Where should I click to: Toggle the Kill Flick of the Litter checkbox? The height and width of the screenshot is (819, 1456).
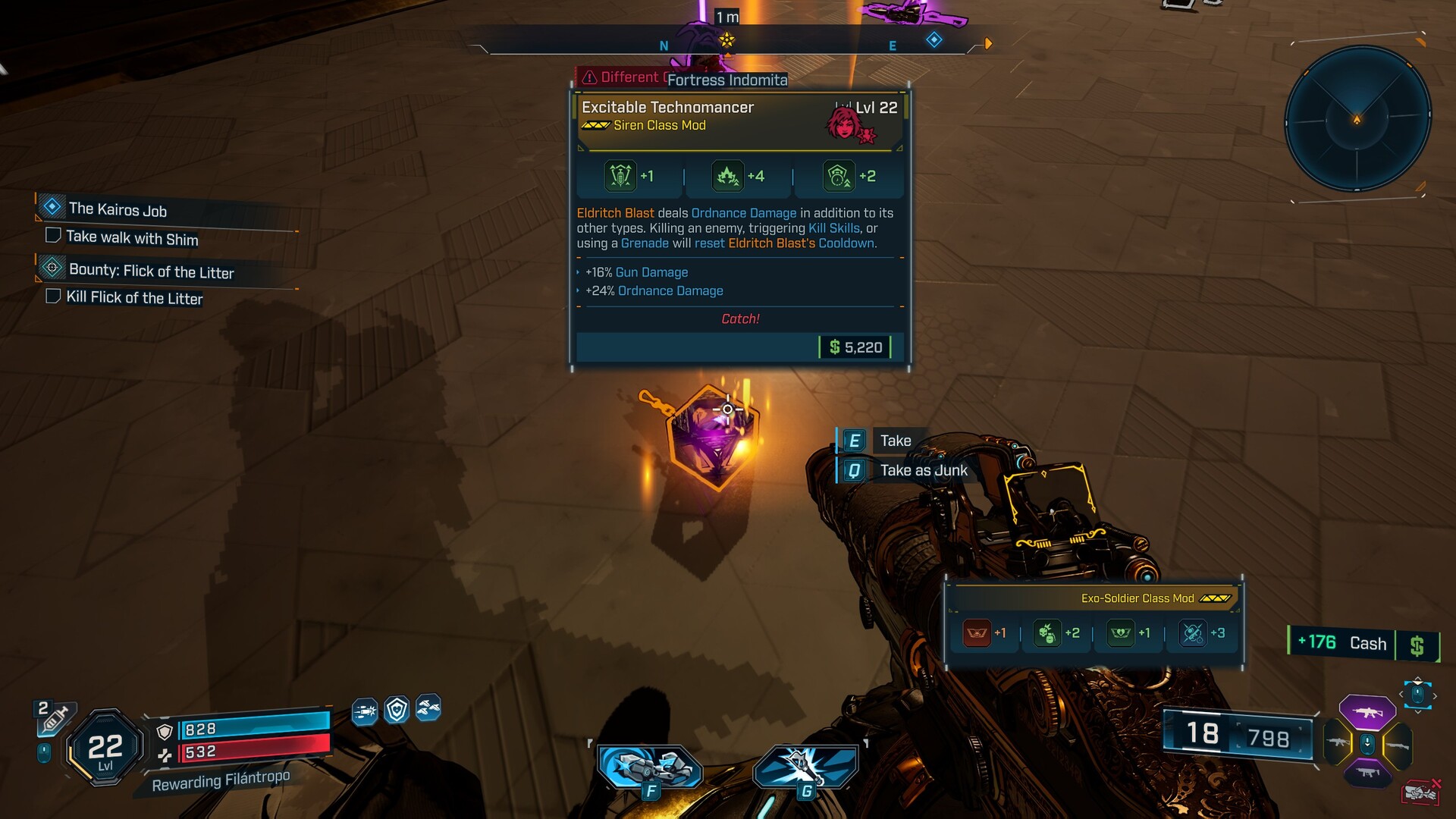click(x=53, y=297)
